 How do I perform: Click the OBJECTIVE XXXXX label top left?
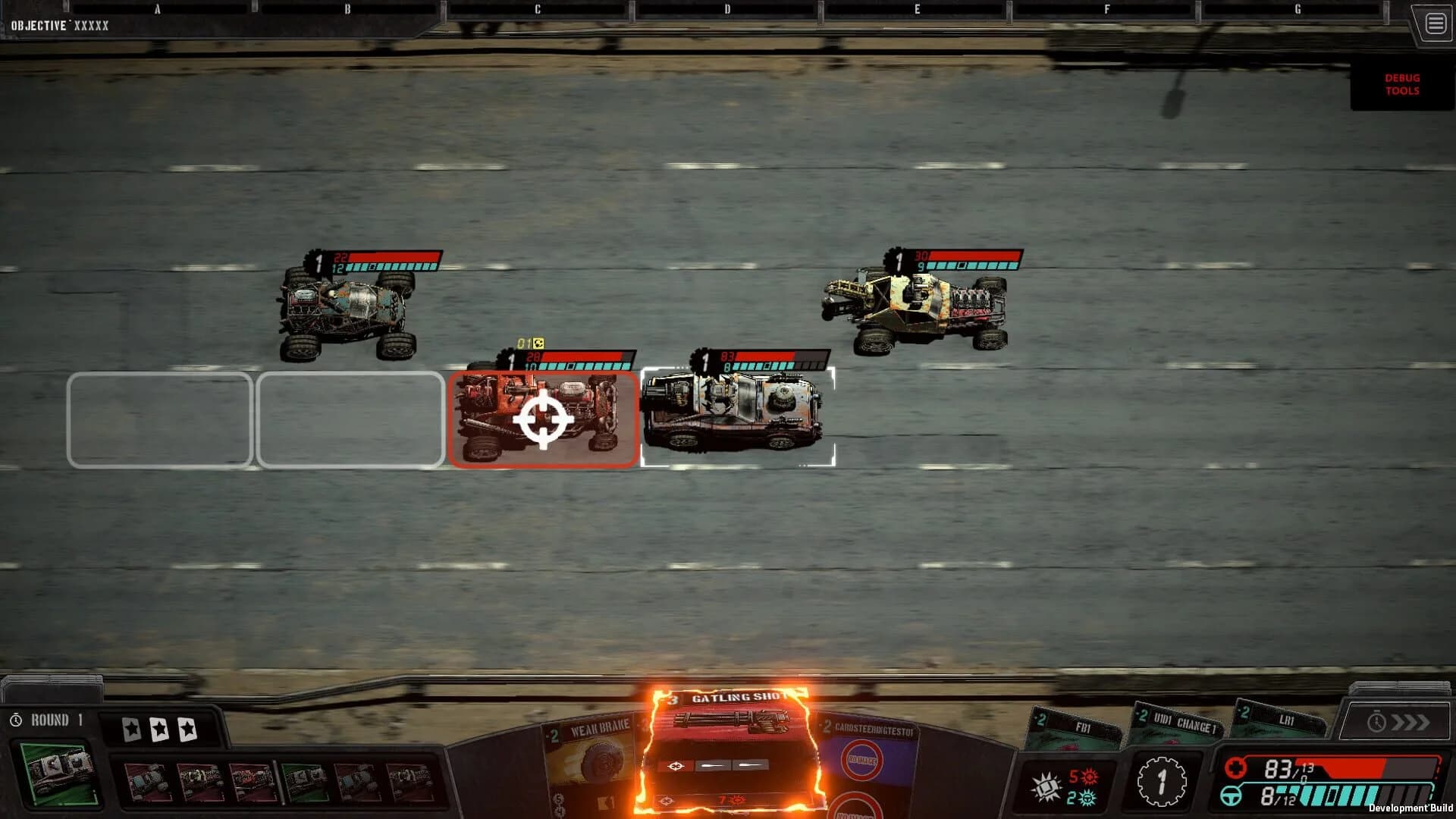click(x=61, y=24)
